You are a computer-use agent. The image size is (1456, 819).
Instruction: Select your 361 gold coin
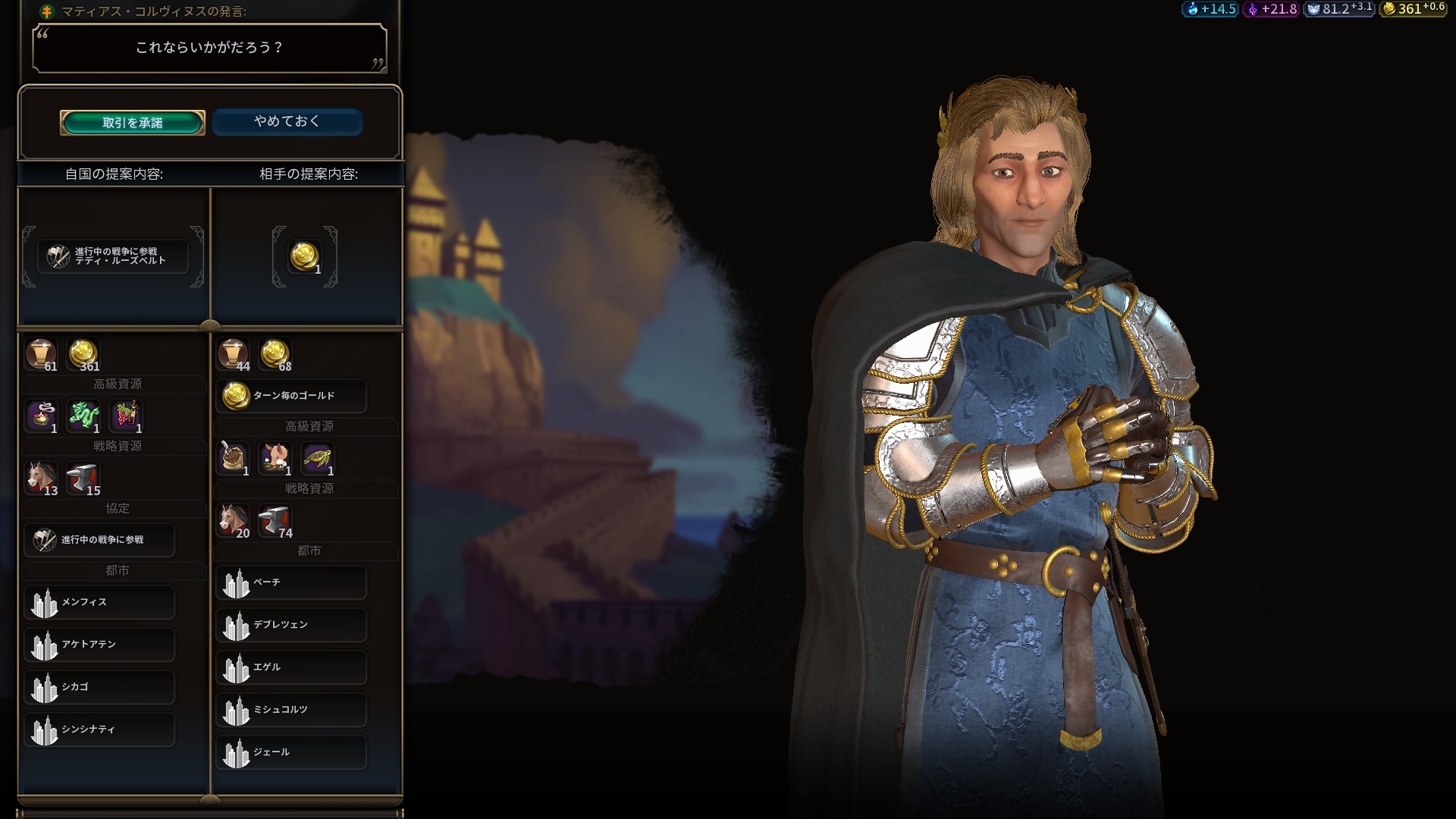point(83,353)
